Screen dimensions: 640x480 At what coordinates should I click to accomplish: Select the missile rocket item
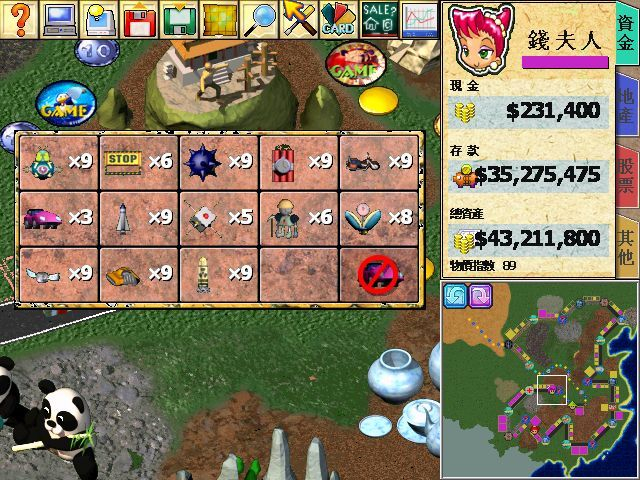coord(124,216)
